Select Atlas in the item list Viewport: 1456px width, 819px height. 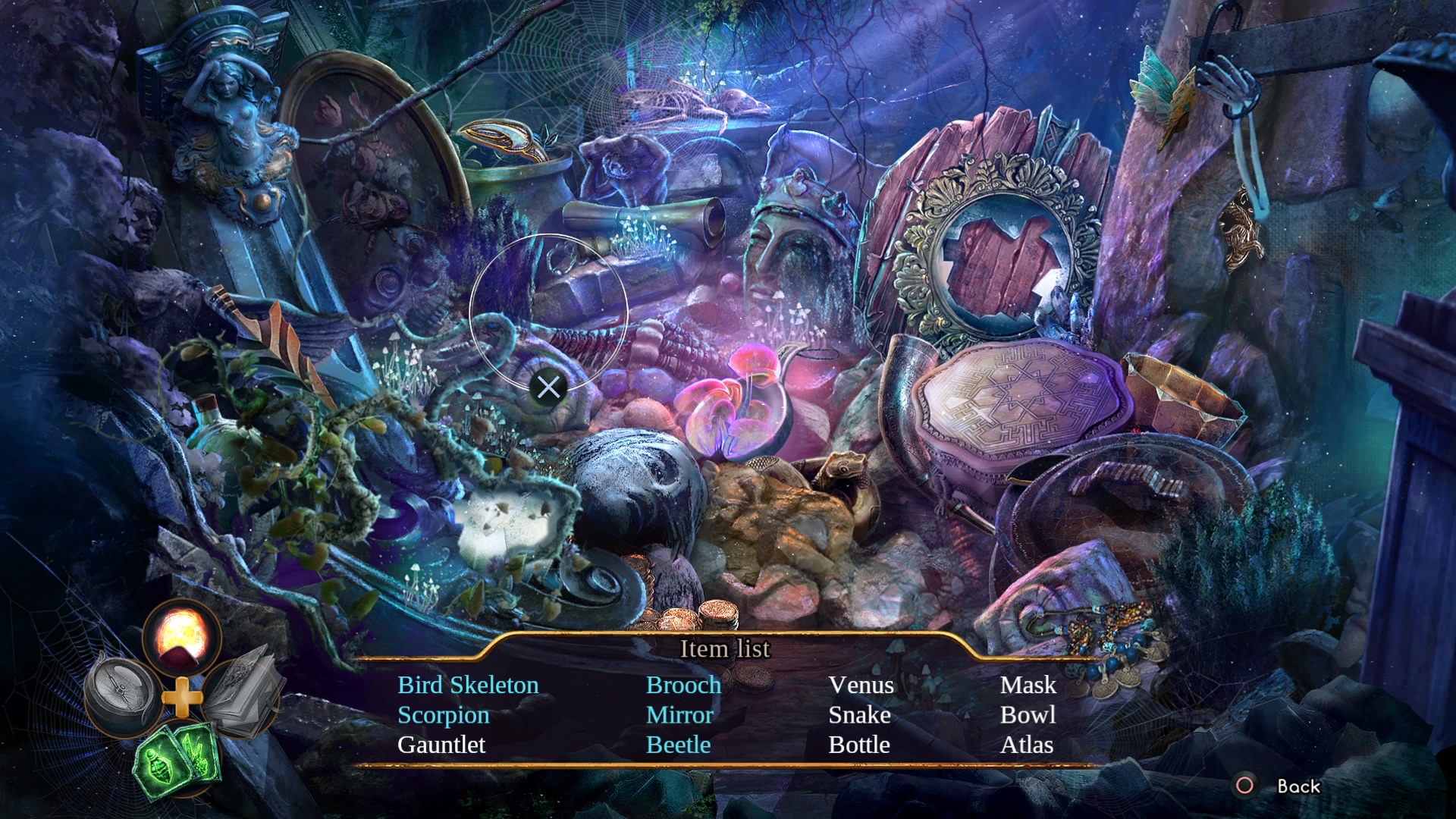tap(1026, 745)
